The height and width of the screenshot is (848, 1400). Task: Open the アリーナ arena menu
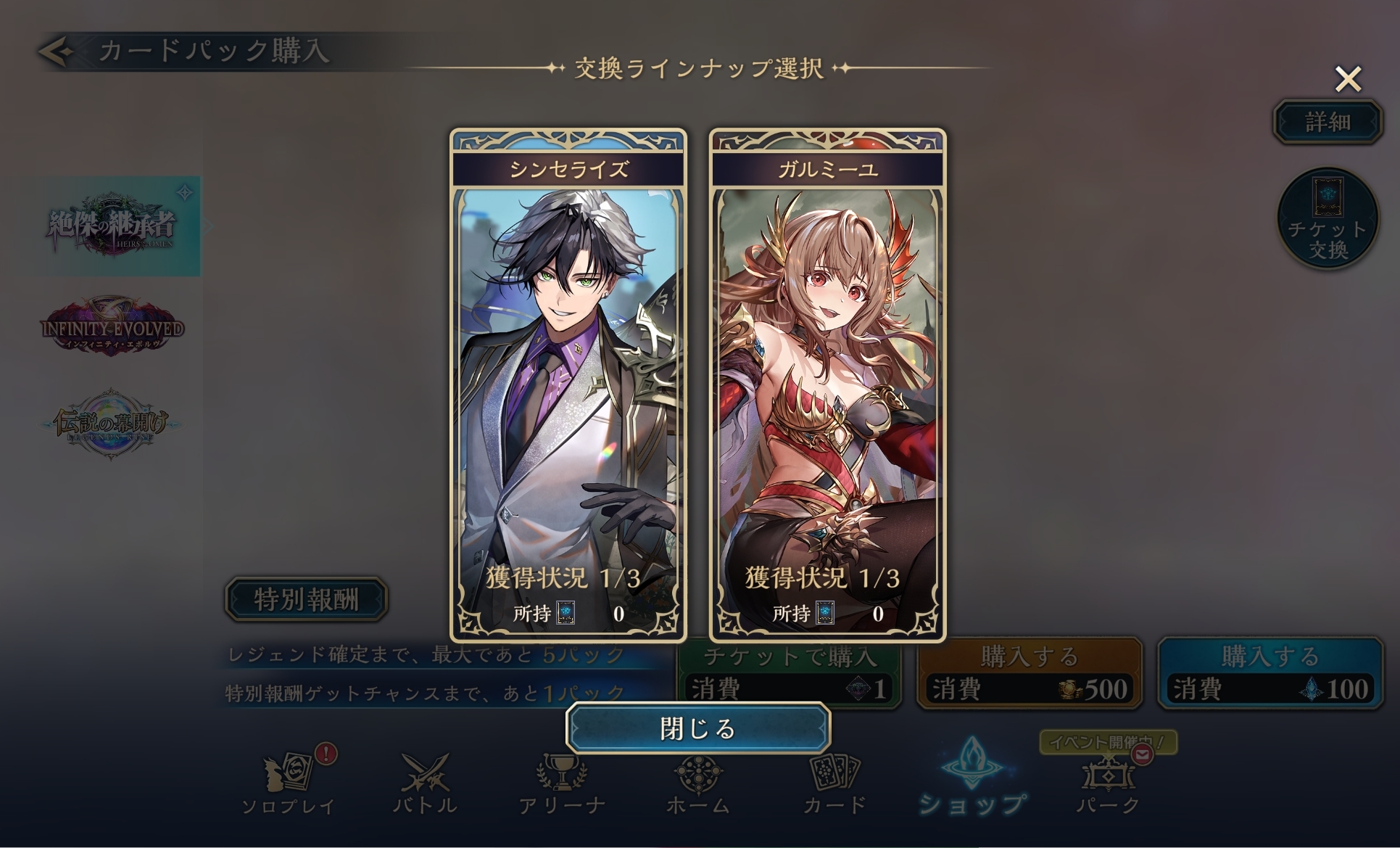[x=562, y=783]
